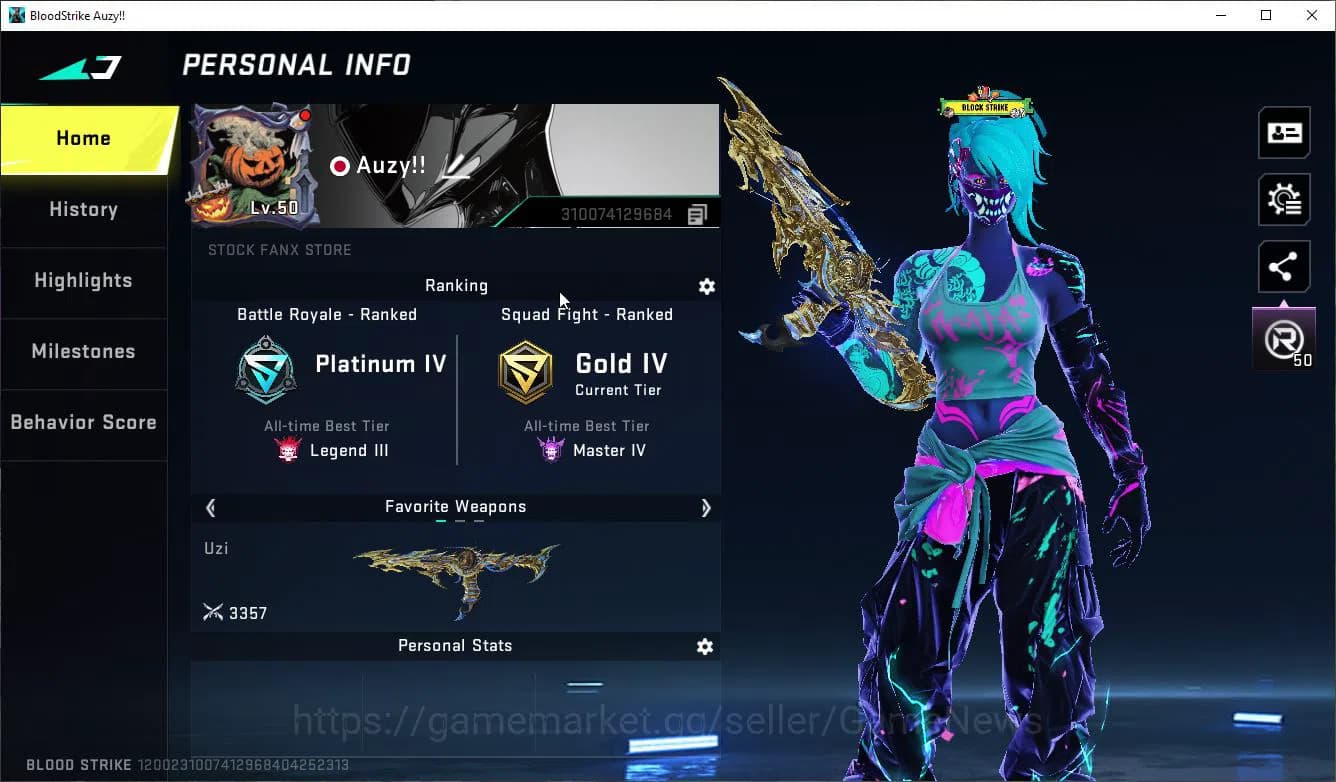Screen dimensions: 1336x782
Task: Open the Highlights page
Action: click(83, 281)
